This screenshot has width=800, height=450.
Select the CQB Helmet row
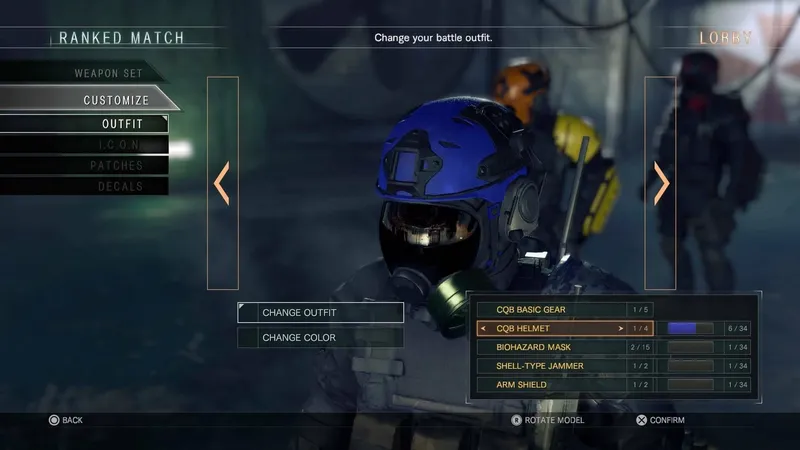551,328
